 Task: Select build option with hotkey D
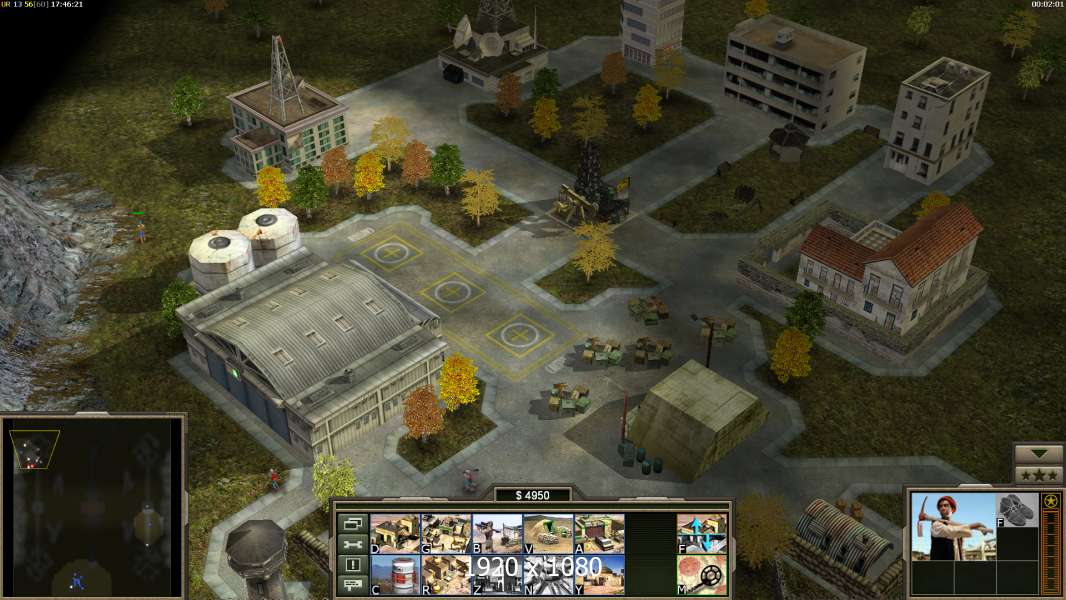[395, 534]
